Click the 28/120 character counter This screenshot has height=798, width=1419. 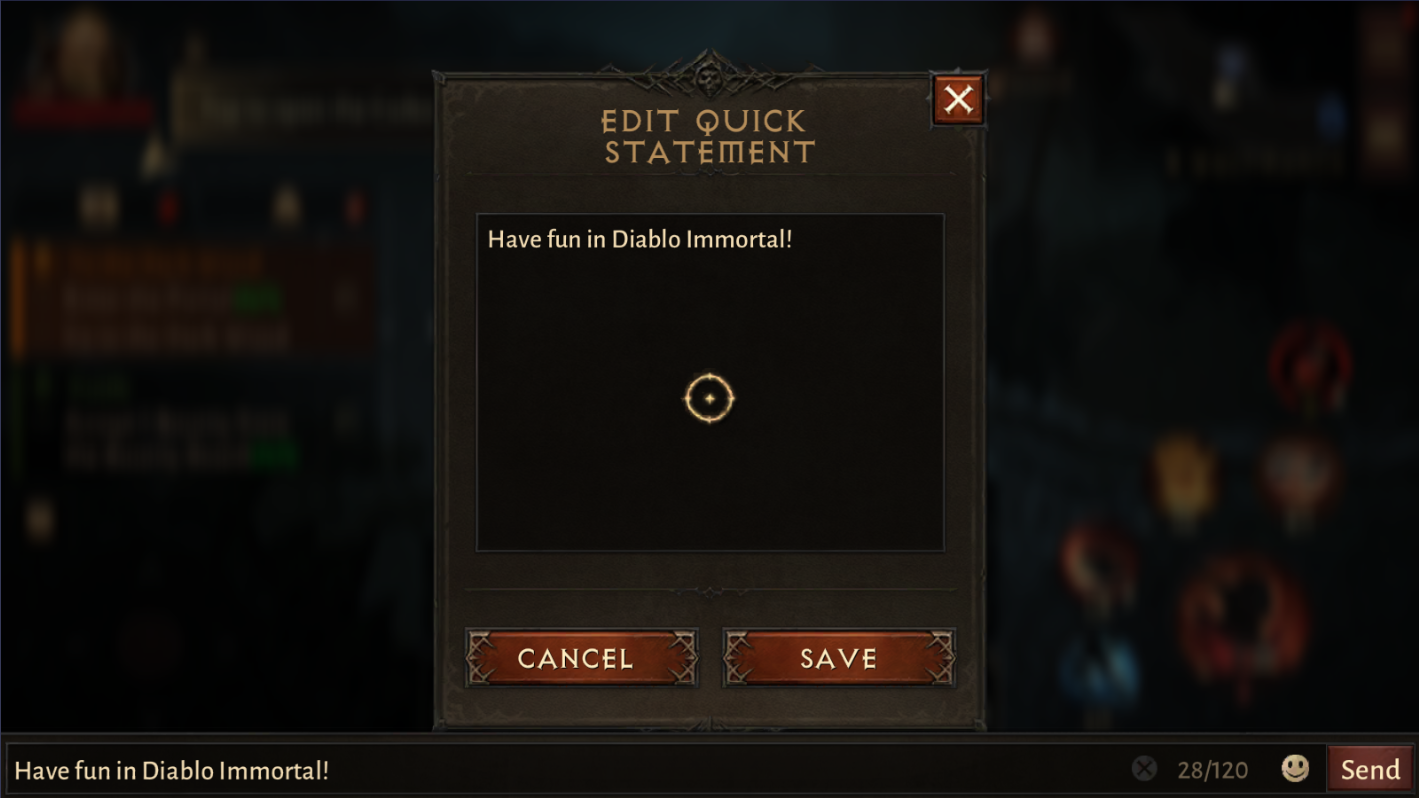click(1213, 769)
